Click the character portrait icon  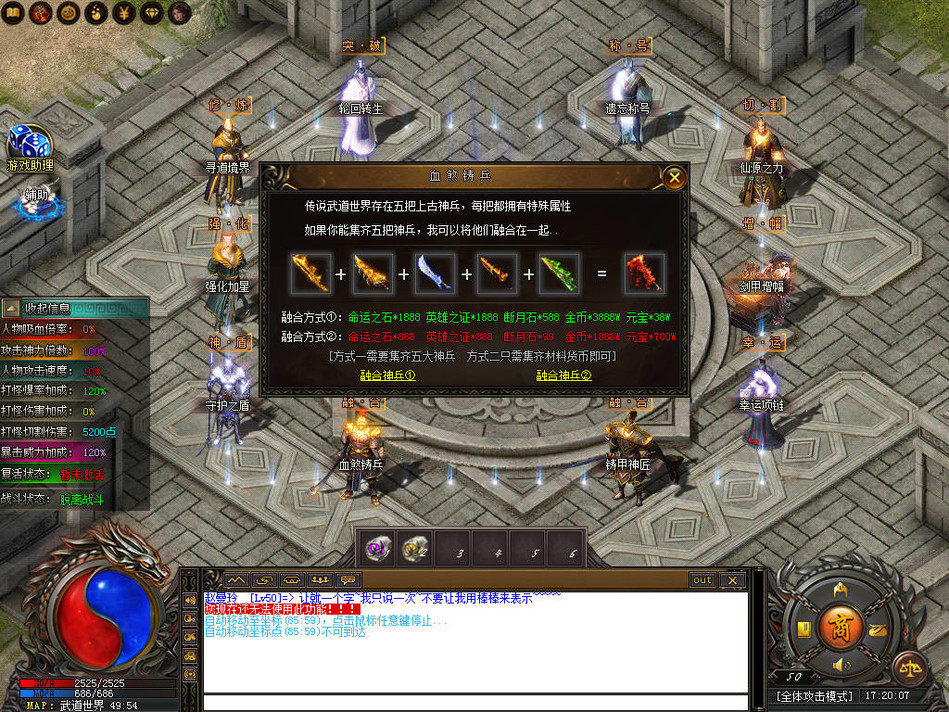click(179, 12)
